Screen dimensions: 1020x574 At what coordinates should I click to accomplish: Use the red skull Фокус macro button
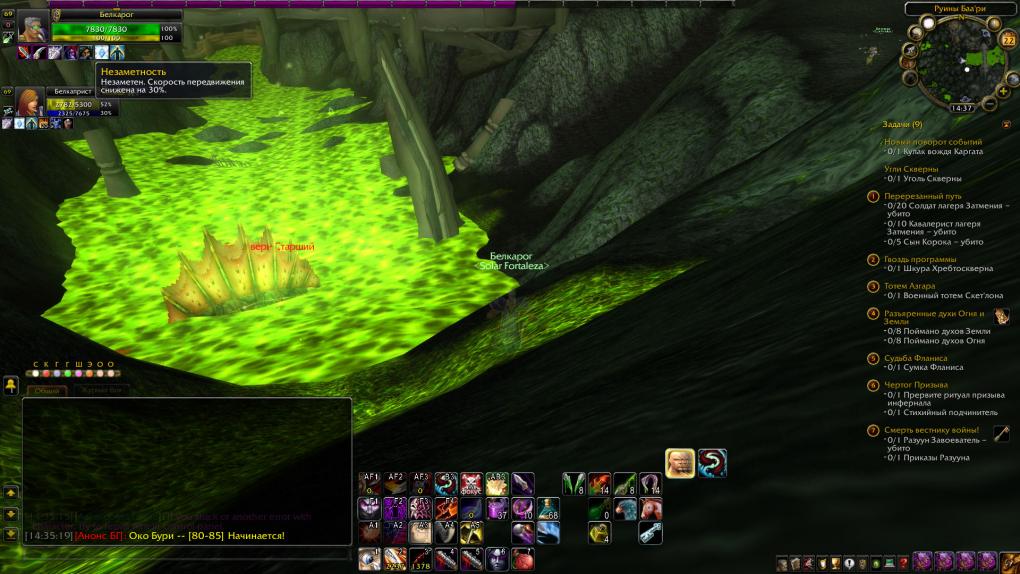[x=472, y=485]
